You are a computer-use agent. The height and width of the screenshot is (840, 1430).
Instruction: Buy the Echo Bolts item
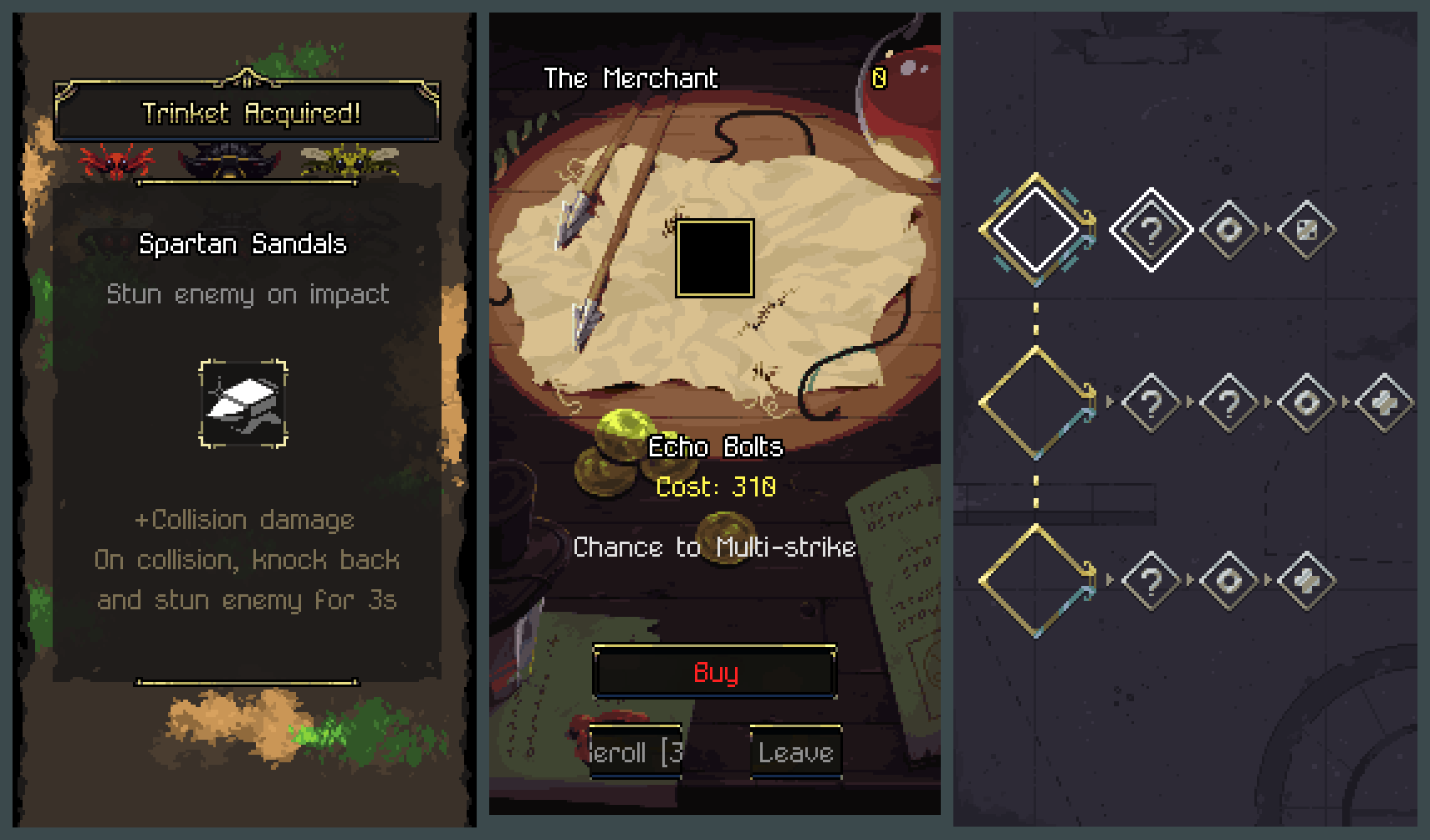point(715,671)
